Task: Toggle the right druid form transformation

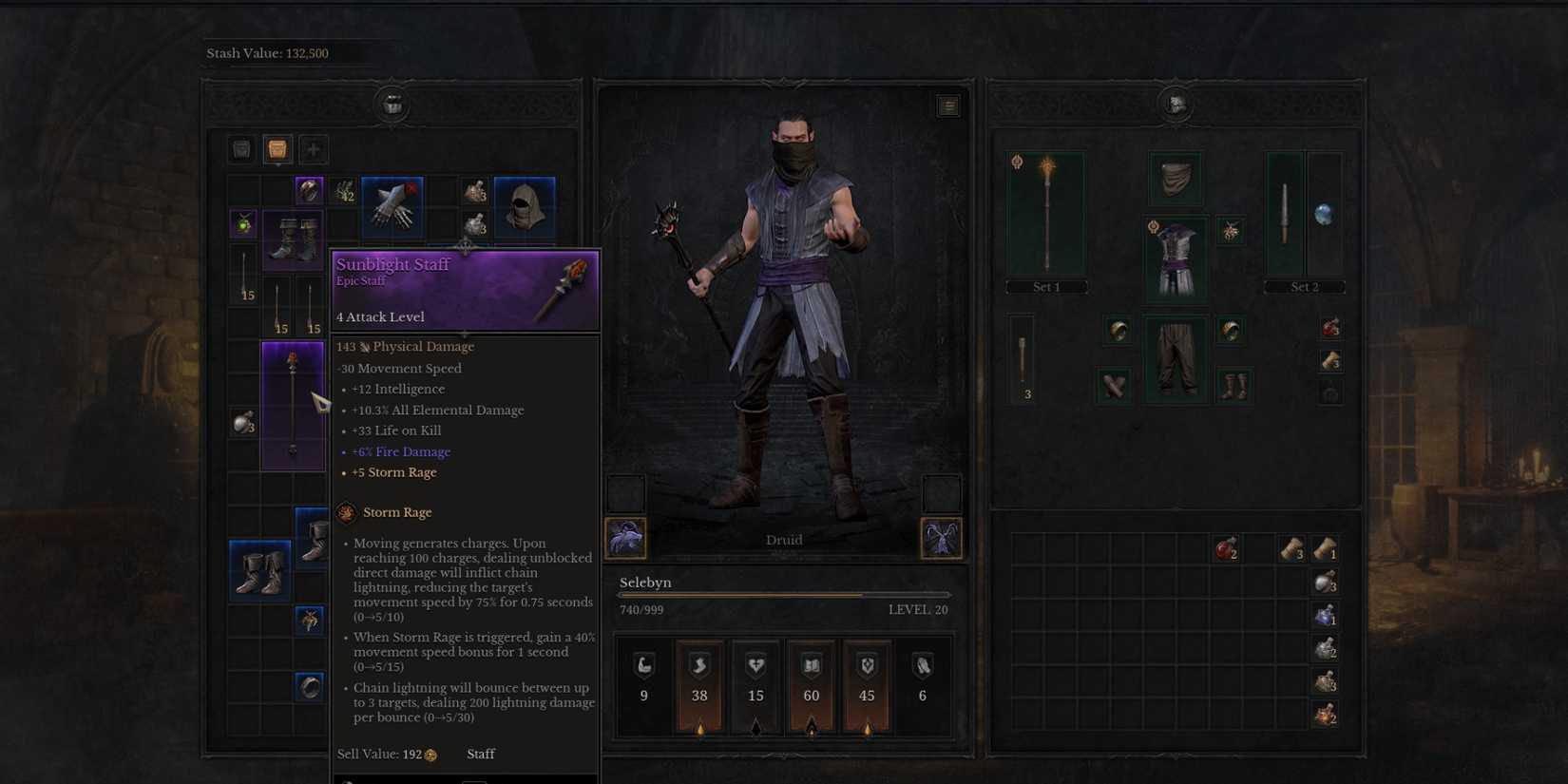Action: pyautogui.click(x=942, y=537)
